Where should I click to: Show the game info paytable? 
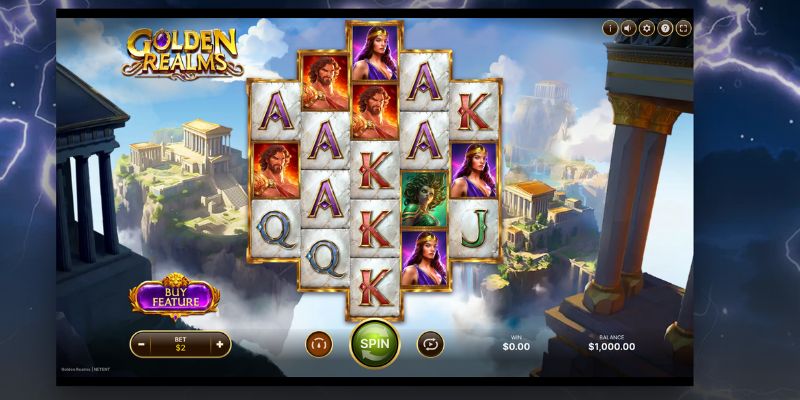click(x=610, y=28)
